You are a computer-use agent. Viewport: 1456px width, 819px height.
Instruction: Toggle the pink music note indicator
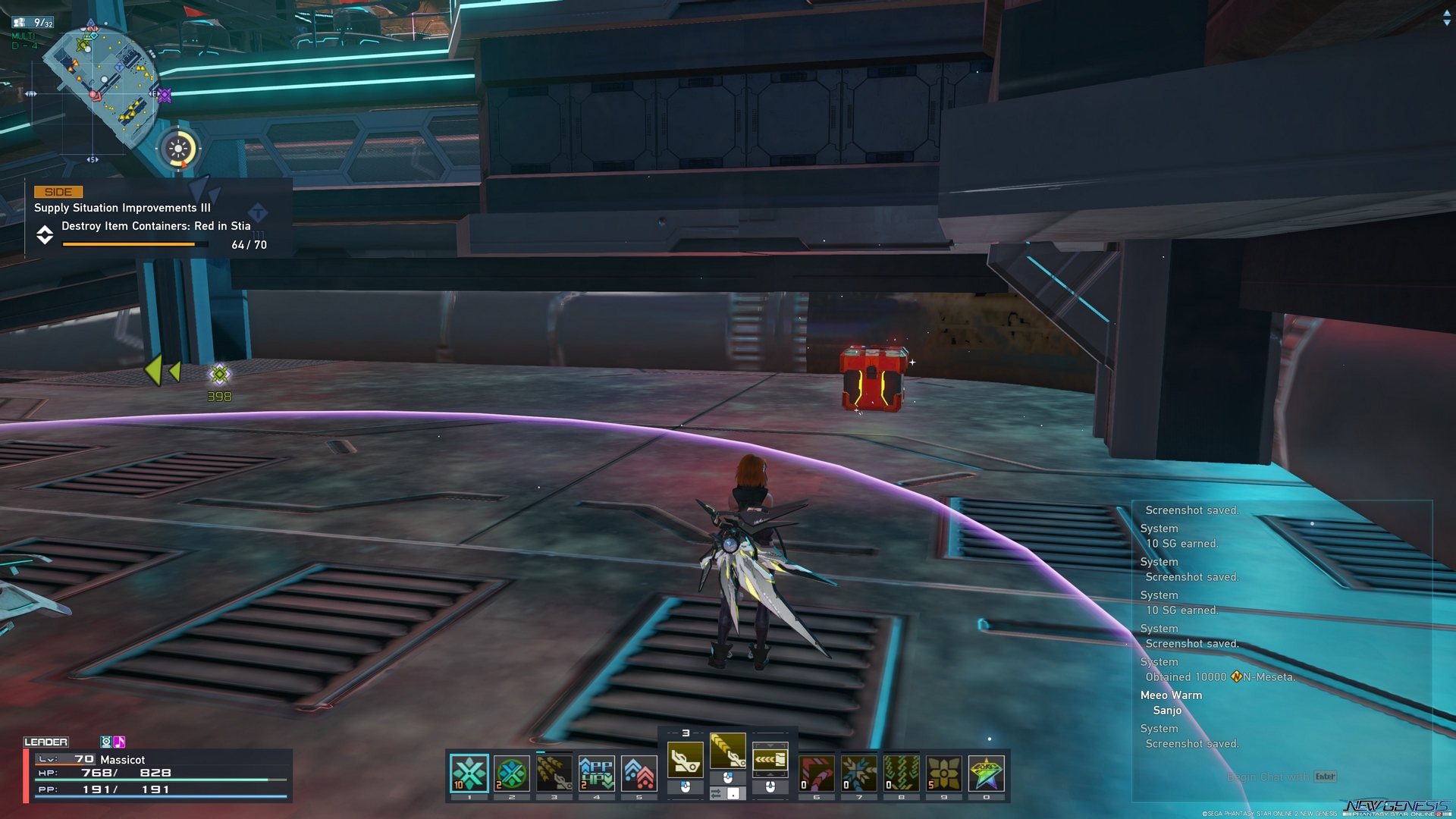pos(119,741)
